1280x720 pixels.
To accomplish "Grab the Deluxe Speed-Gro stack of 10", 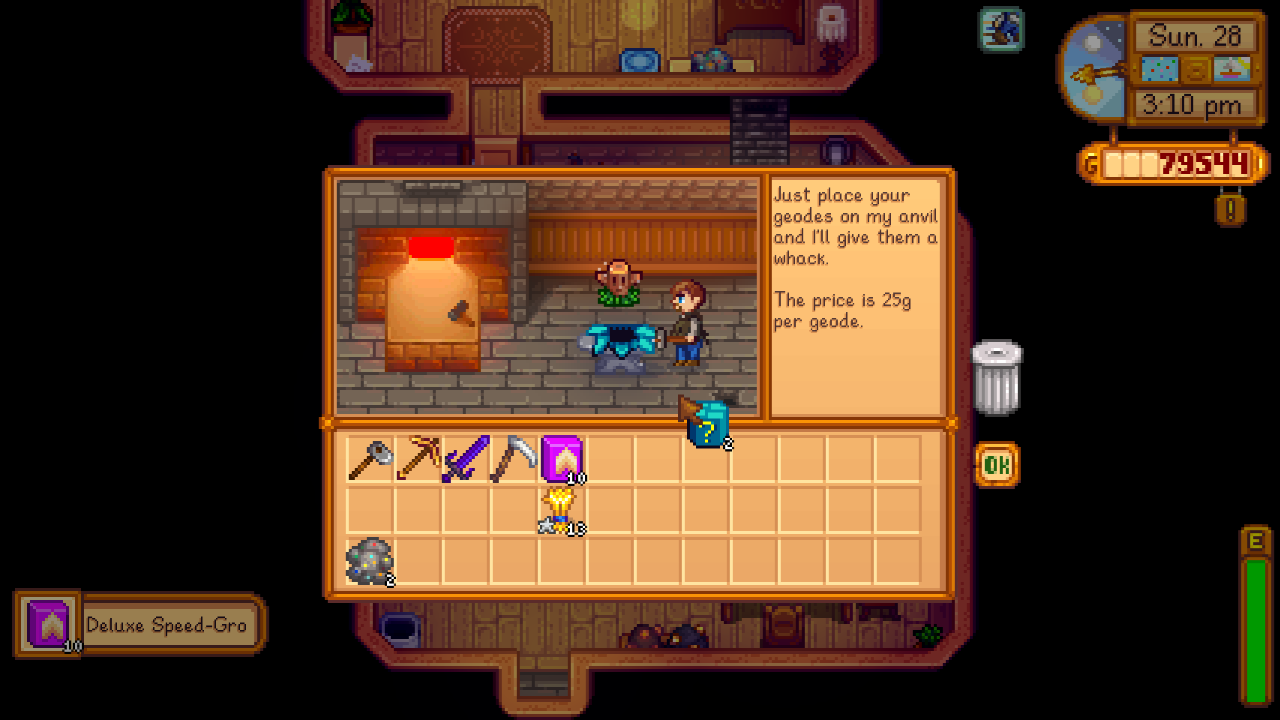I will 561,458.
